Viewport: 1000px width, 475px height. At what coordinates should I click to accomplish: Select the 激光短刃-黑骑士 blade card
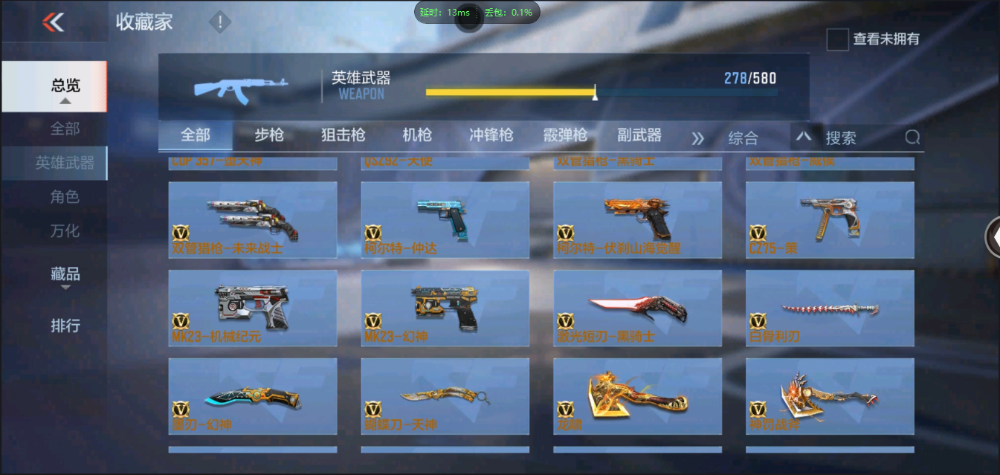637,308
